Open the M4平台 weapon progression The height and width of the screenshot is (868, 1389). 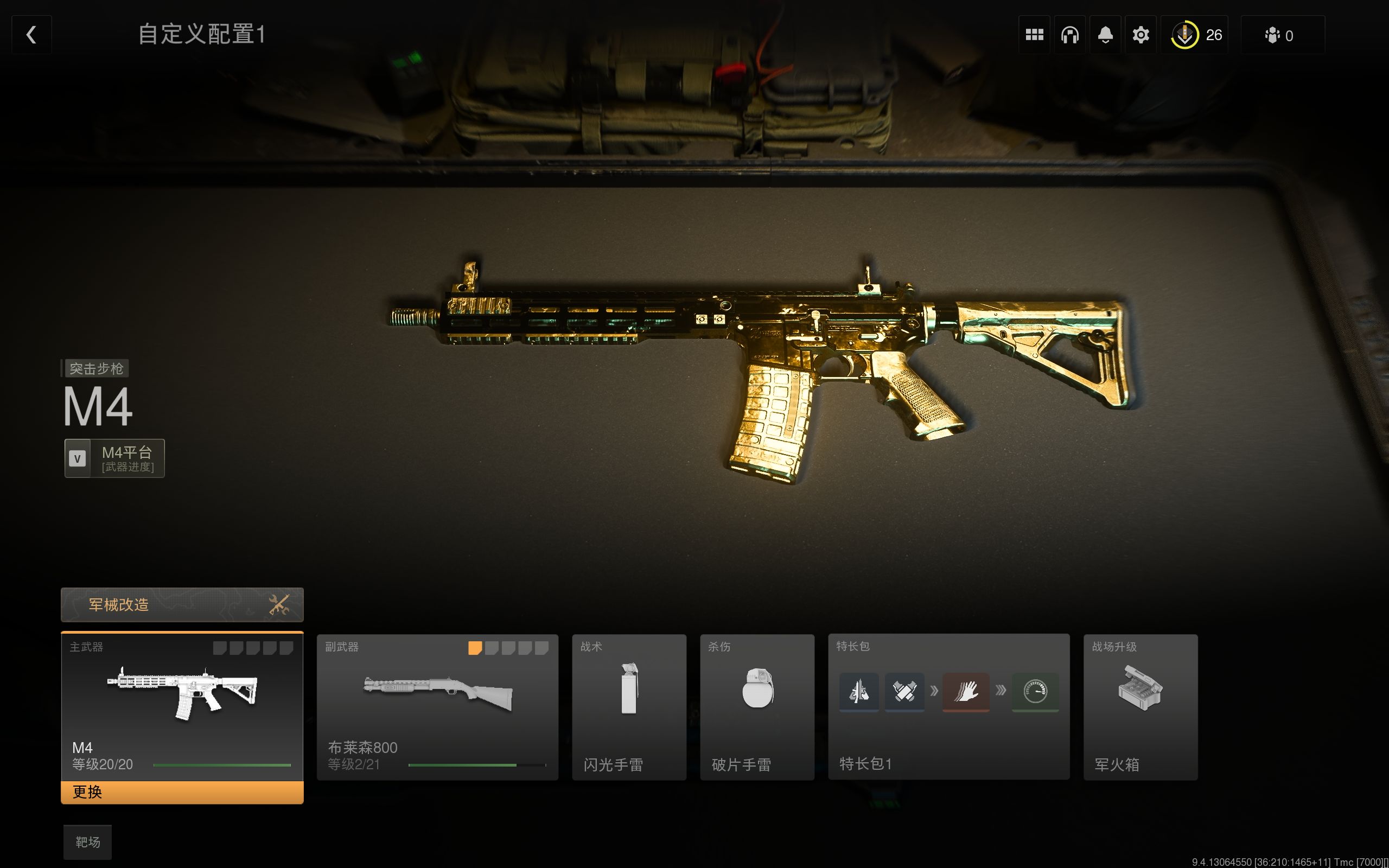[x=115, y=458]
